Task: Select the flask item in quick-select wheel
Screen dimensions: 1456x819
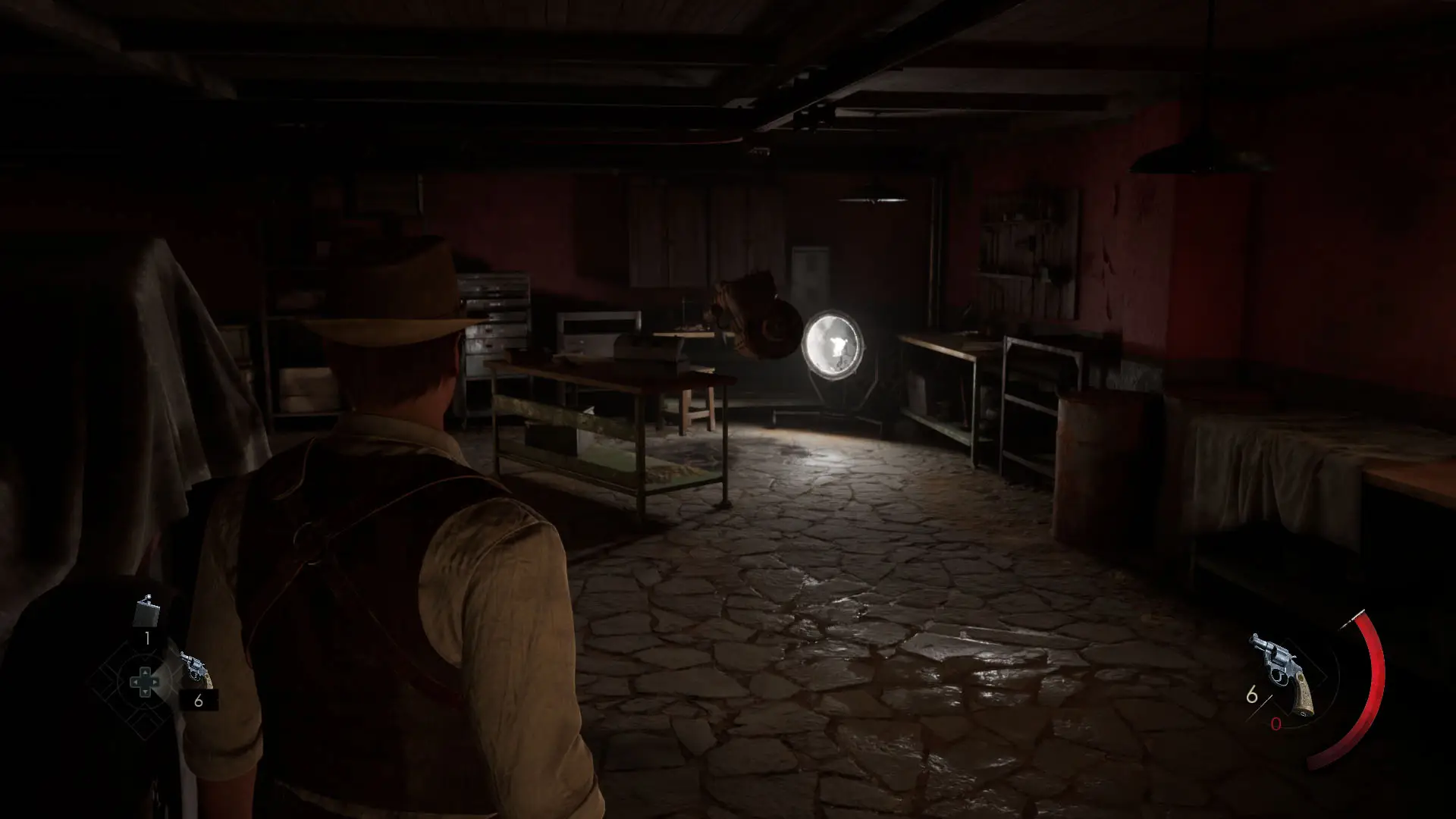Action: tap(146, 611)
